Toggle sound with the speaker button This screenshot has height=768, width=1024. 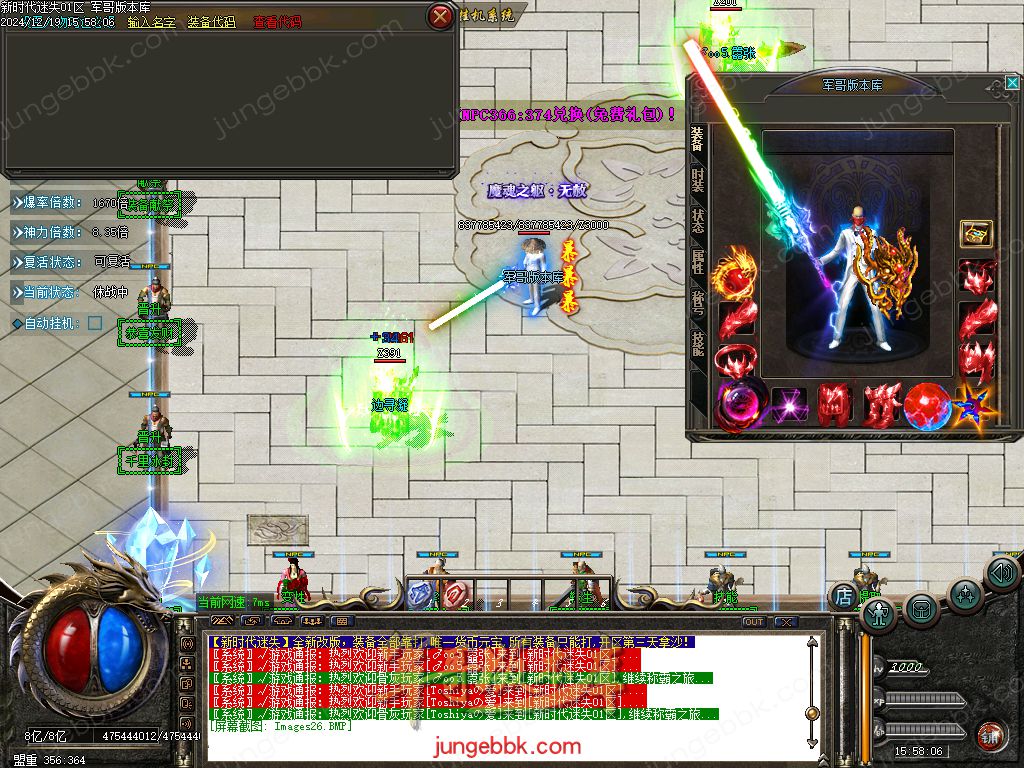point(1001,573)
